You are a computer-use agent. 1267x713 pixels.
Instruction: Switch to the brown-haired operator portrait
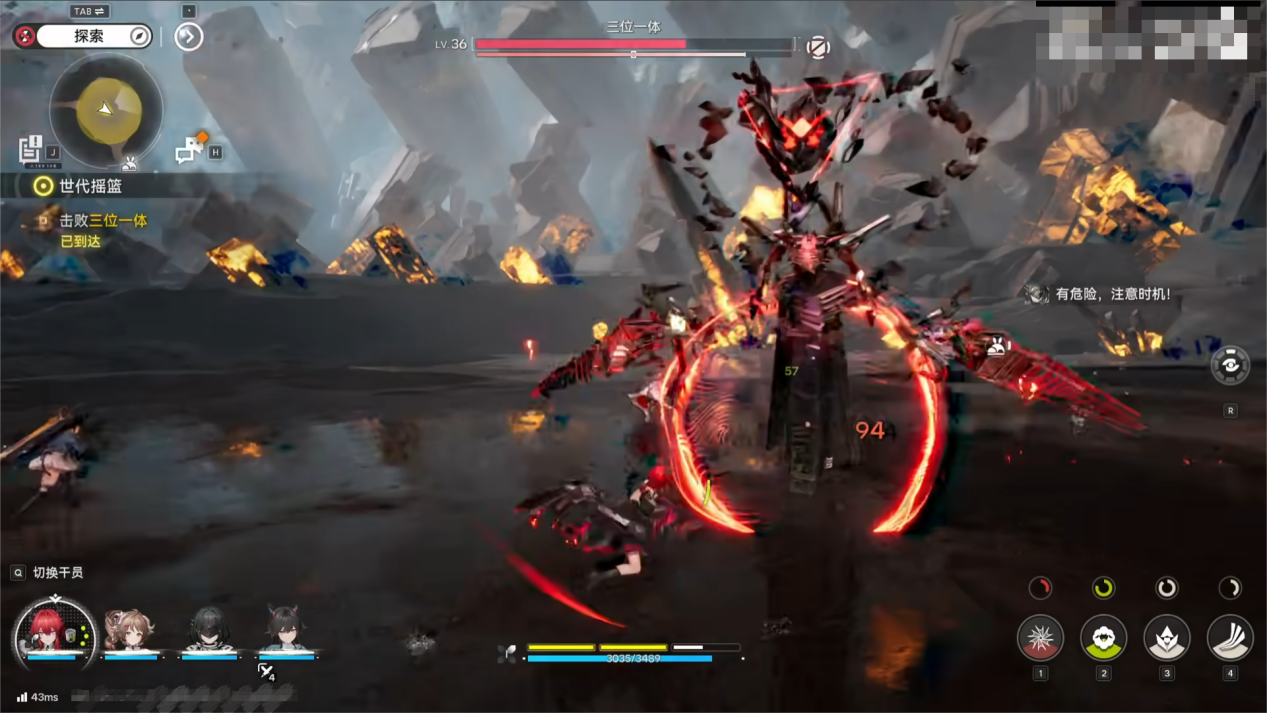click(x=130, y=630)
